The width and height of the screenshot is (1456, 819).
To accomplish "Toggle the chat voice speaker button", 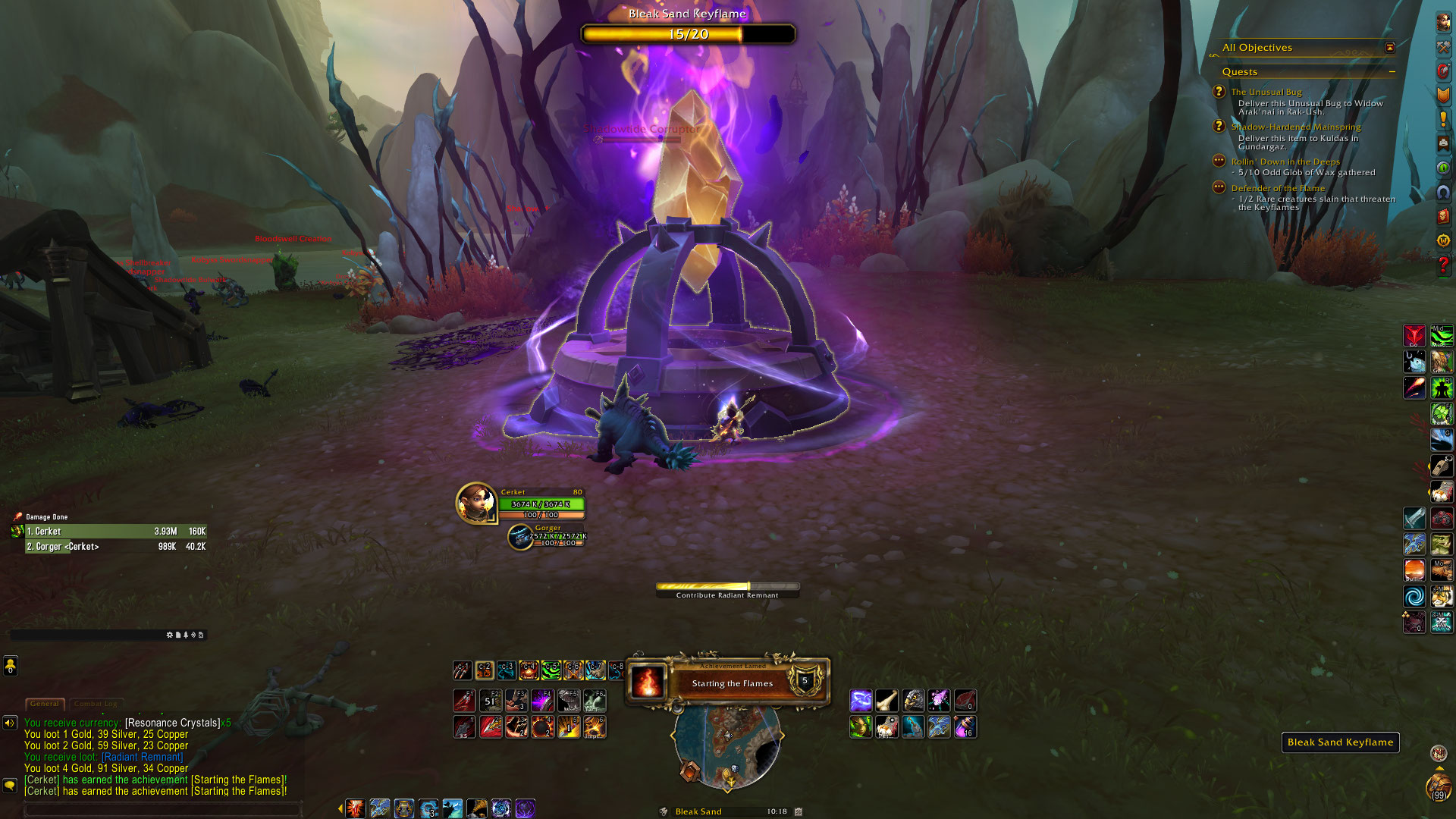I will [10, 723].
